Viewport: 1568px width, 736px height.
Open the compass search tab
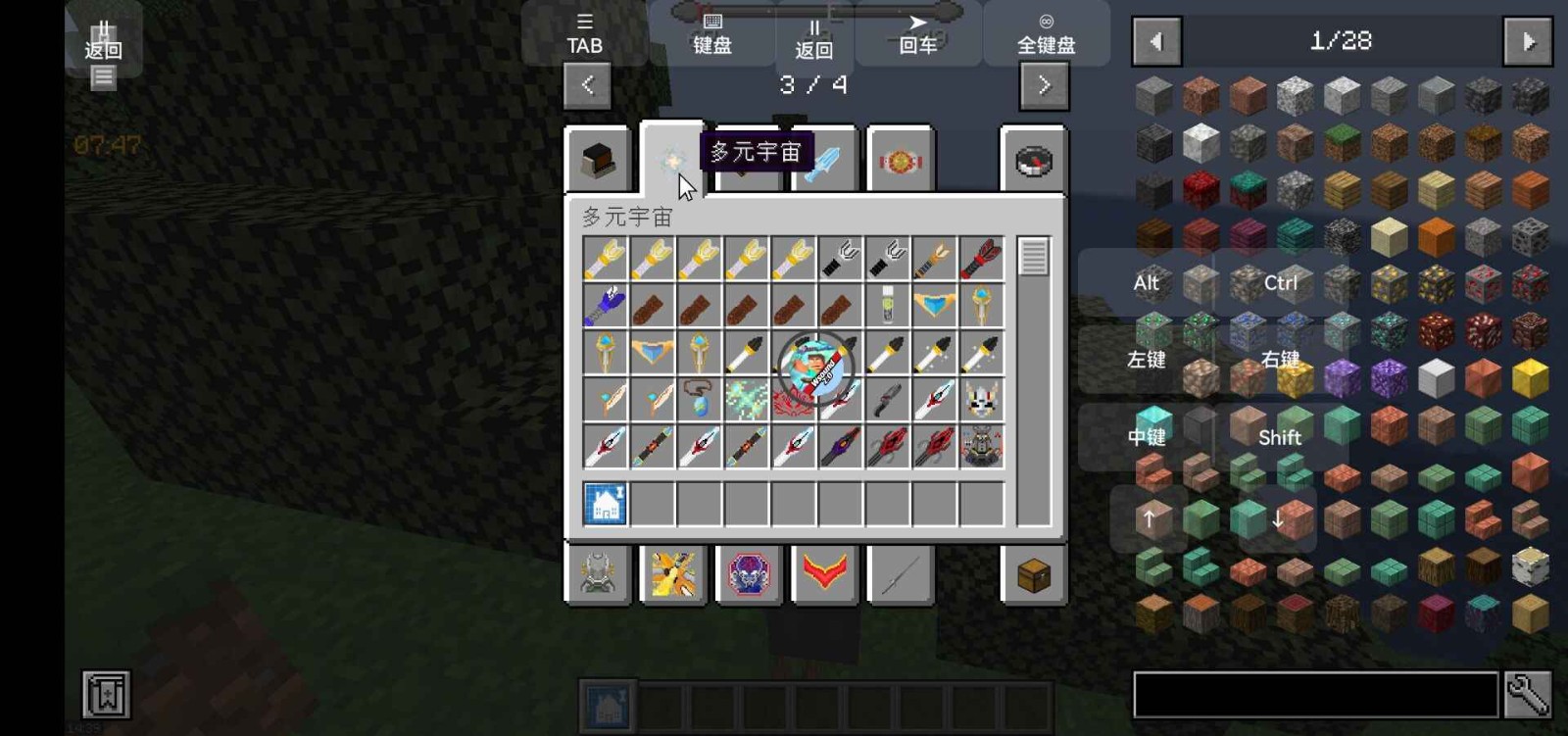[1034, 161]
